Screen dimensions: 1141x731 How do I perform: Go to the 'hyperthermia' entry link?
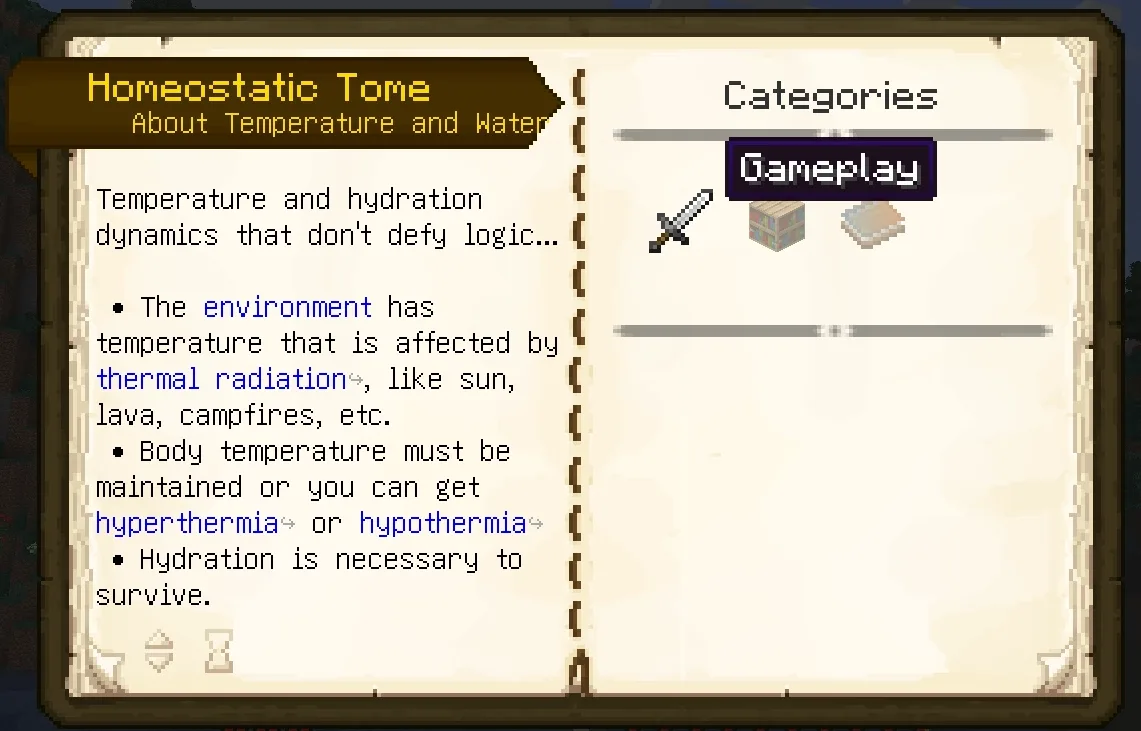pos(187,523)
